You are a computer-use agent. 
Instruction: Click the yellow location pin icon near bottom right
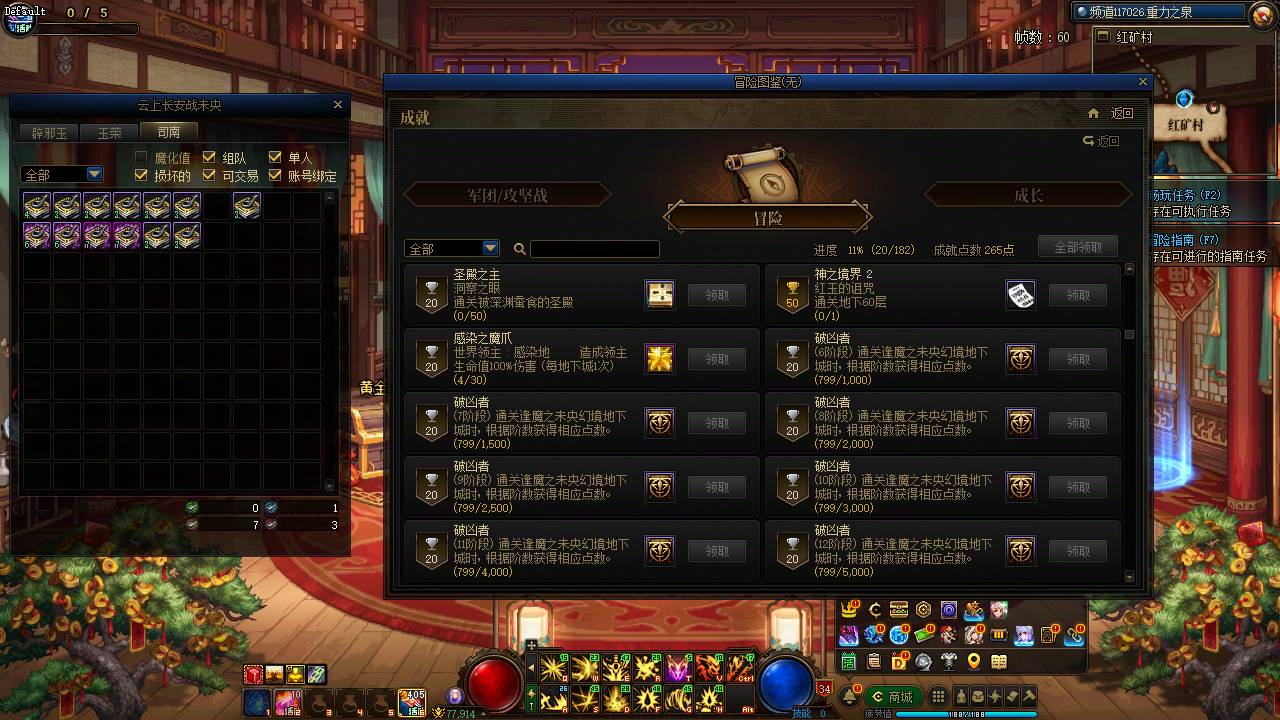point(974,661)
